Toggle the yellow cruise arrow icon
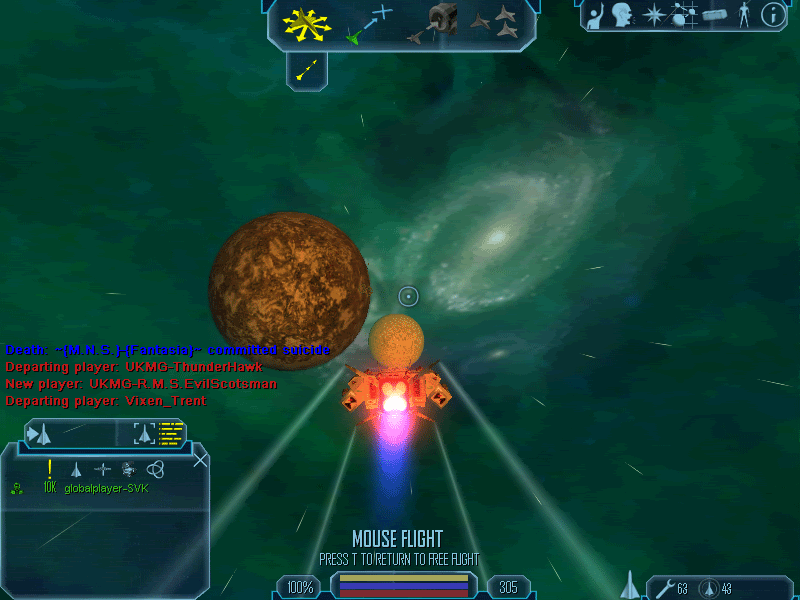The height and width of the screenshot is (600, 800). [307, 69]
